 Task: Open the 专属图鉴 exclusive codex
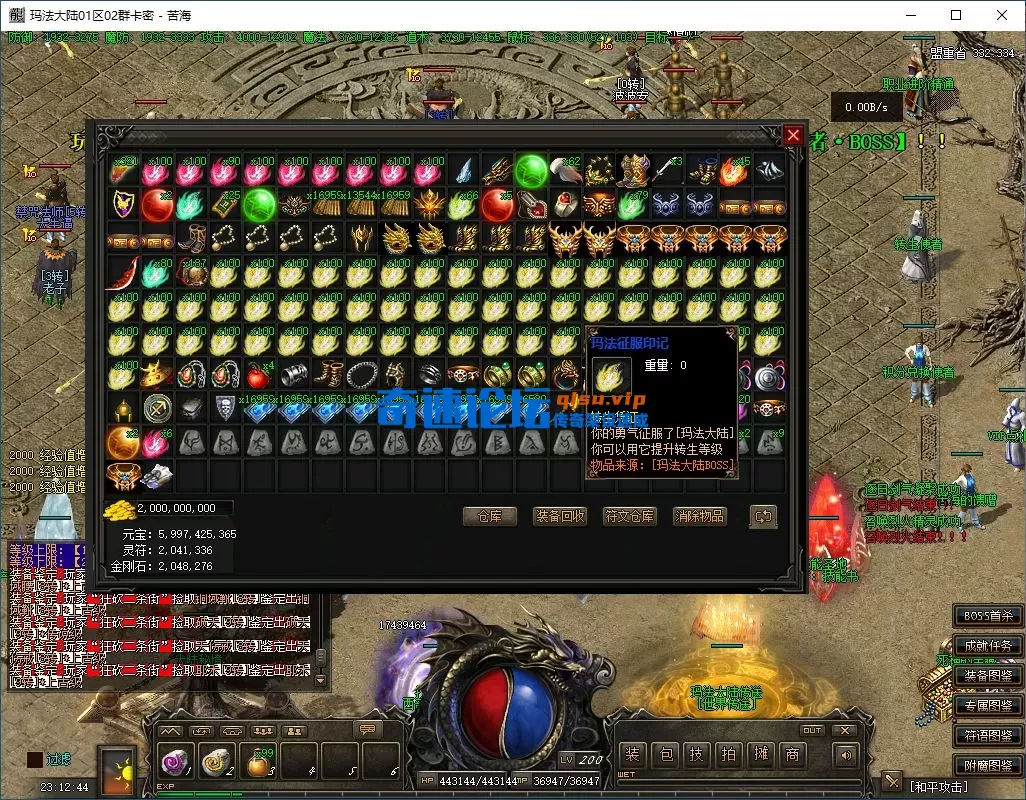click(987, 706)
